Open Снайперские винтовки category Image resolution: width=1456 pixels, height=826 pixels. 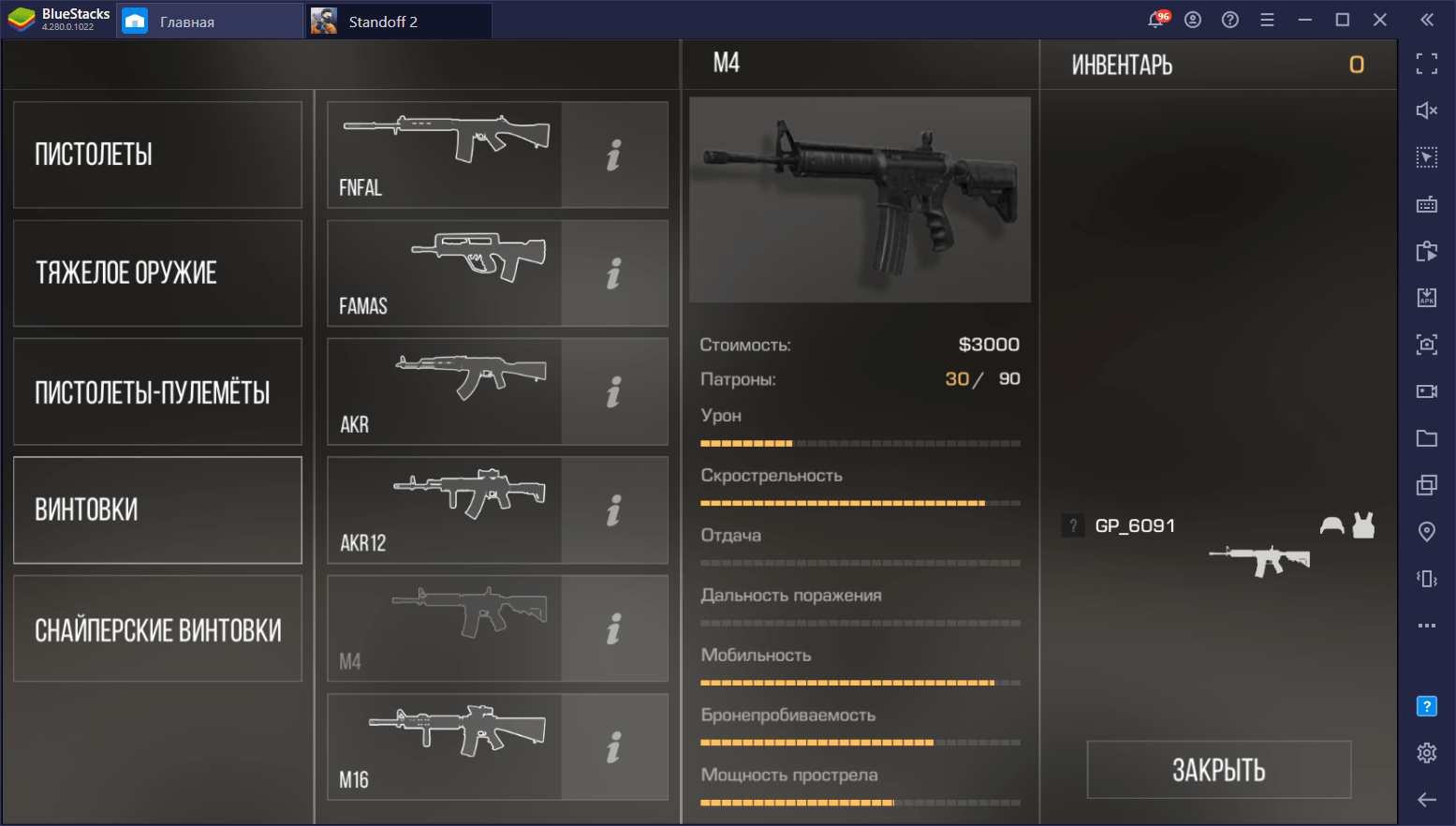[157, 629]
